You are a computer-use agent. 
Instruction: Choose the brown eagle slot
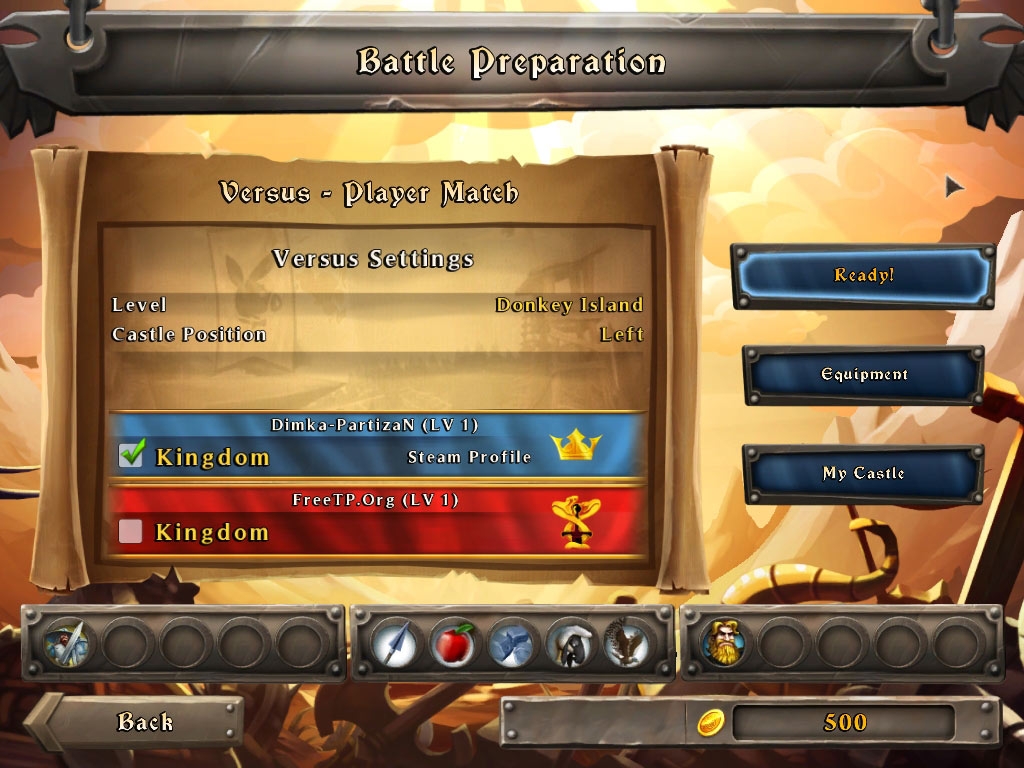pyautogui.click(x=628, y=643)
